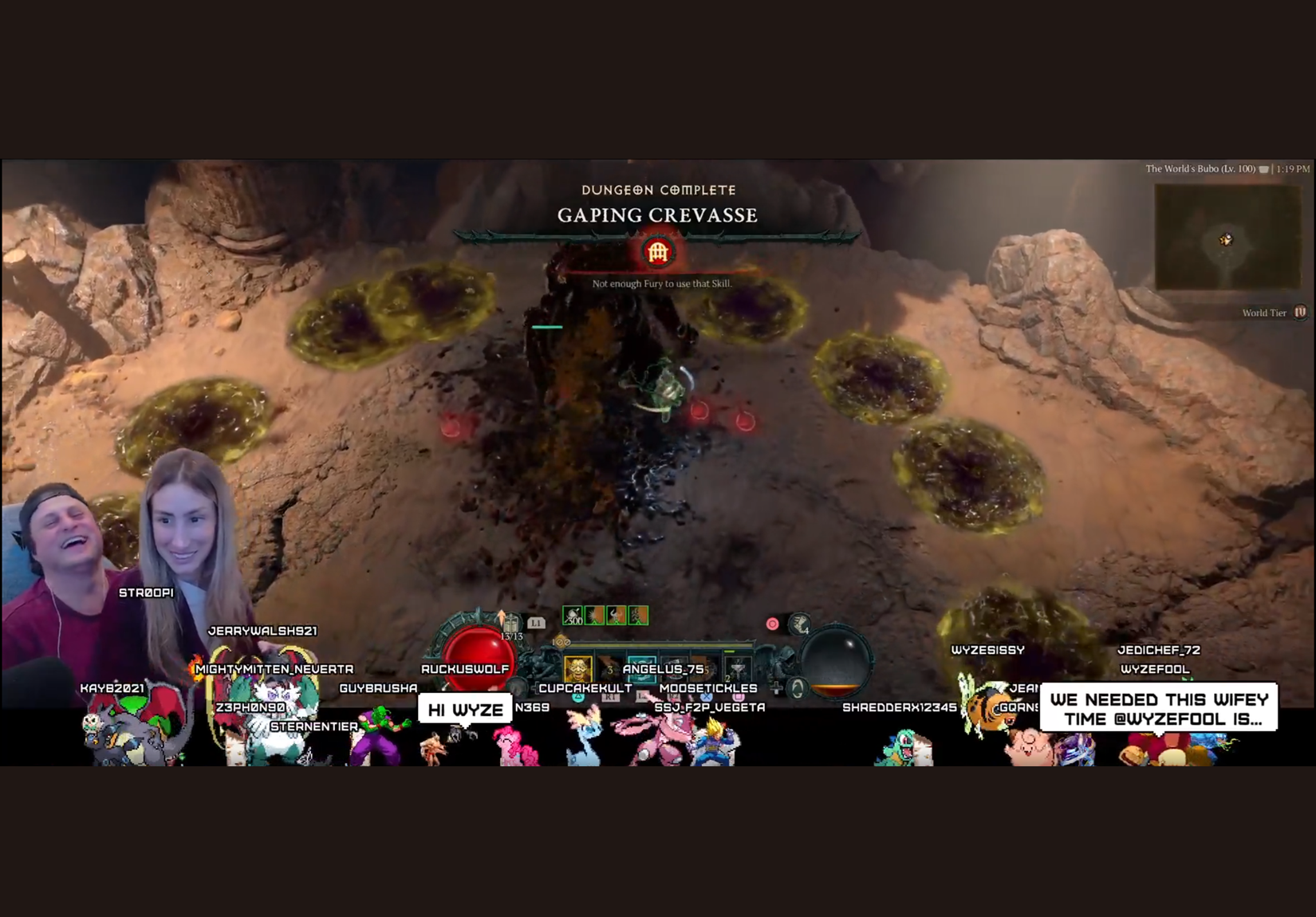1316x917 pixels.
Task: Click the L1 button prompt icon
Action: point(536,624)
